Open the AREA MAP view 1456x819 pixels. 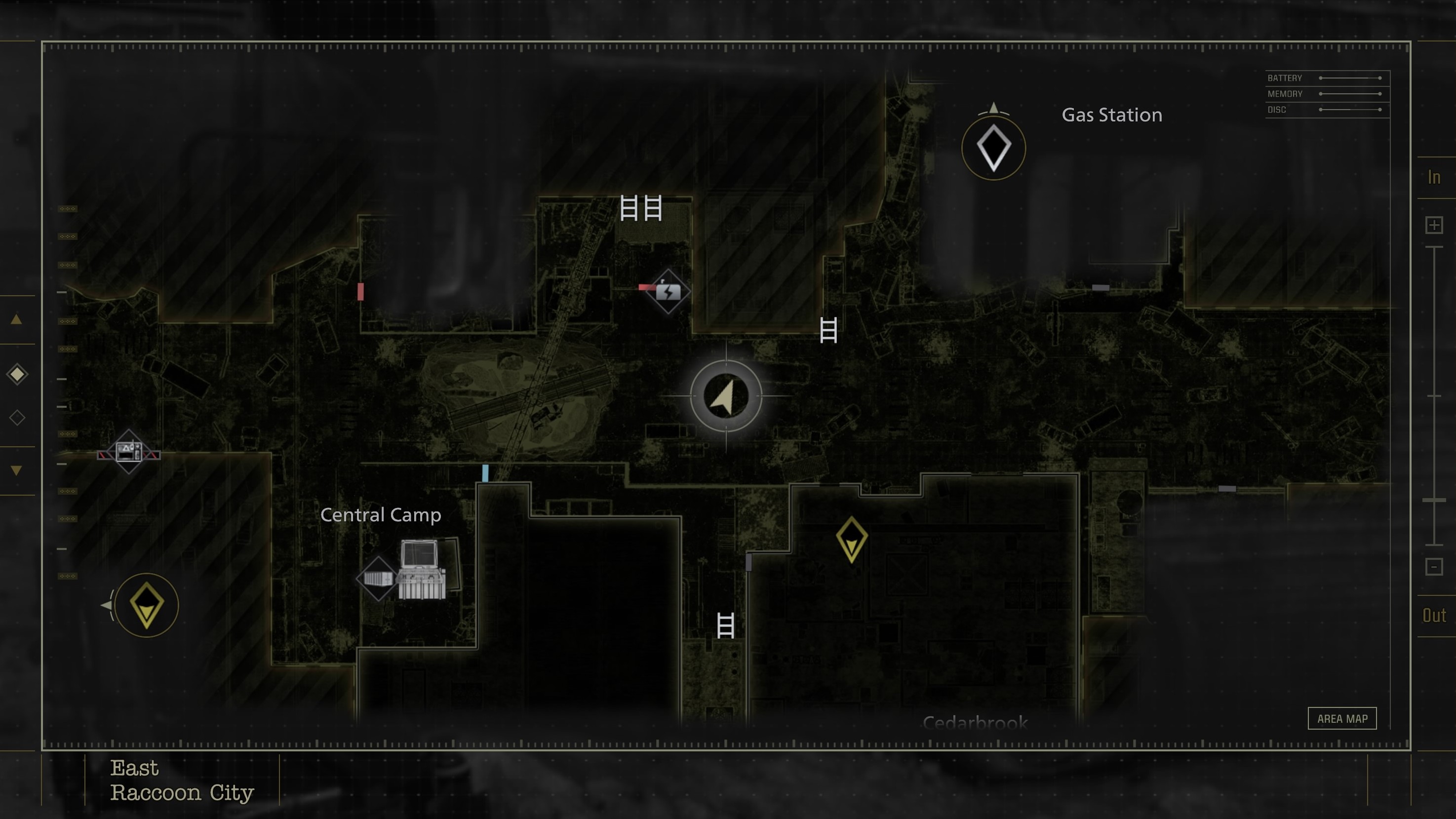[1342, 718]
